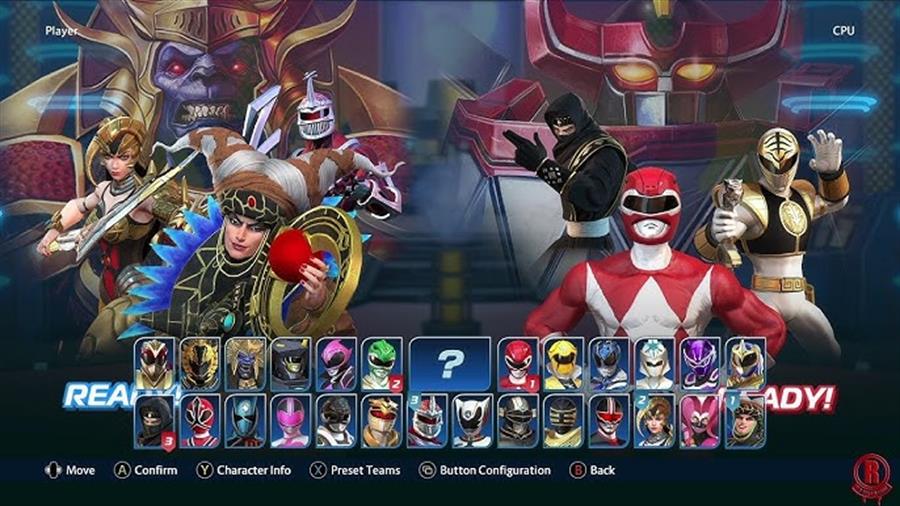Select the Goldar portrait with the blue face

coord(245,363)
